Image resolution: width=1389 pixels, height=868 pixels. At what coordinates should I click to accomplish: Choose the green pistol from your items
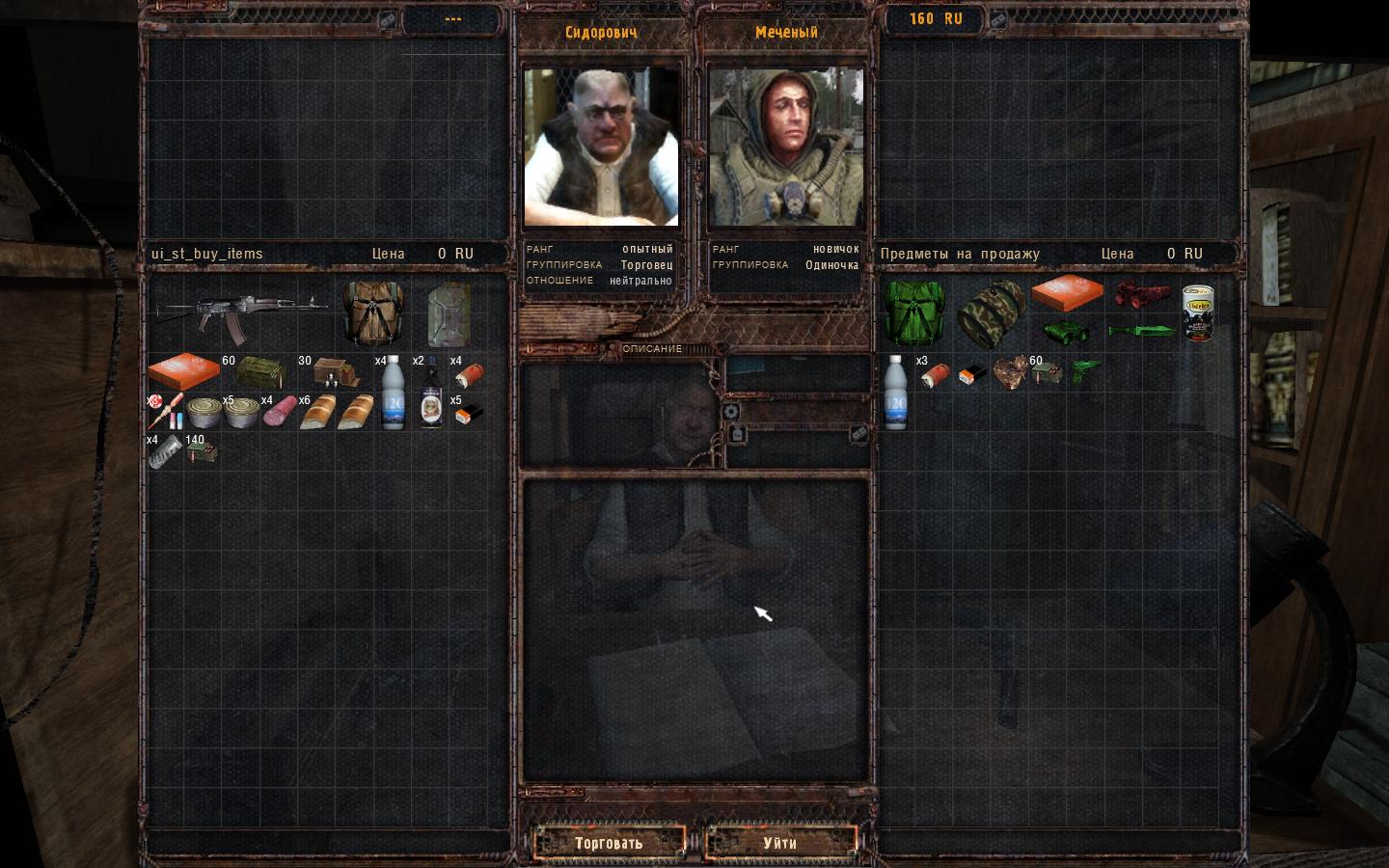click(x=1085, y=370)
